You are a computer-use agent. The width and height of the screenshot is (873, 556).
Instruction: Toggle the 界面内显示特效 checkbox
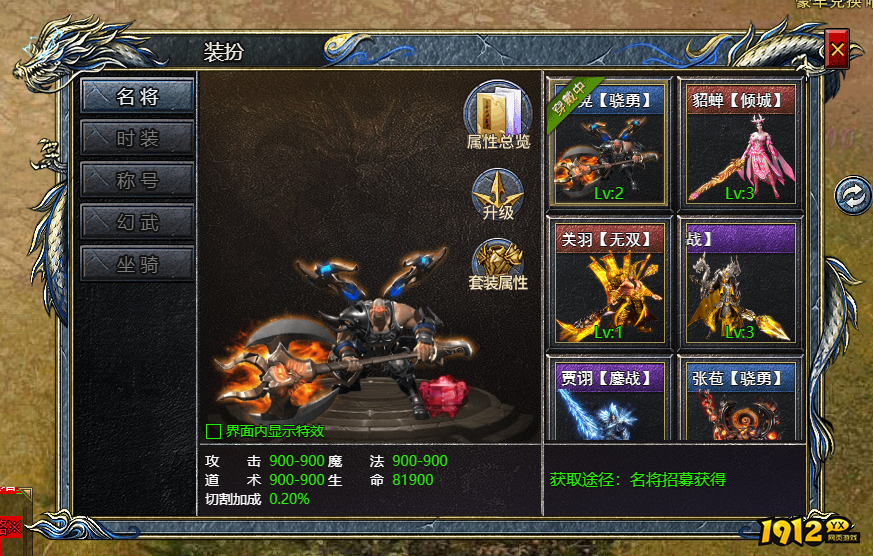coord(213,432)
